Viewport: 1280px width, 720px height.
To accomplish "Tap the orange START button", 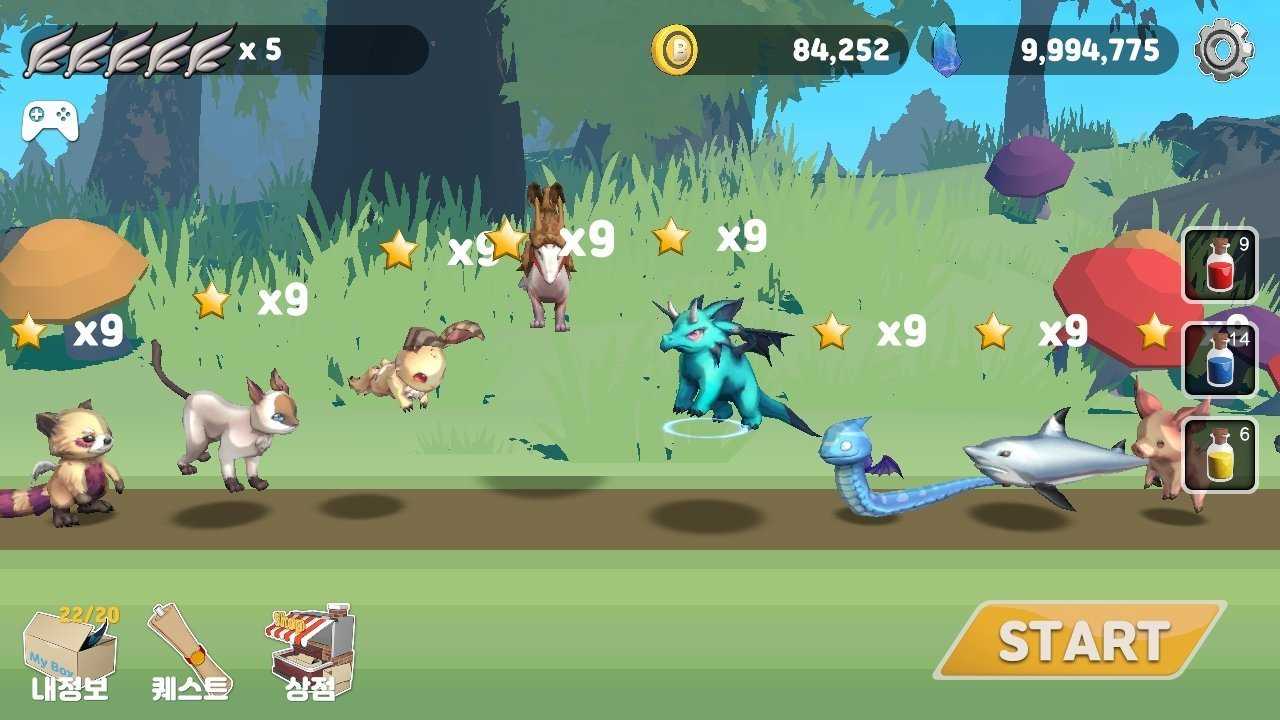I will tap(1080, 640).
